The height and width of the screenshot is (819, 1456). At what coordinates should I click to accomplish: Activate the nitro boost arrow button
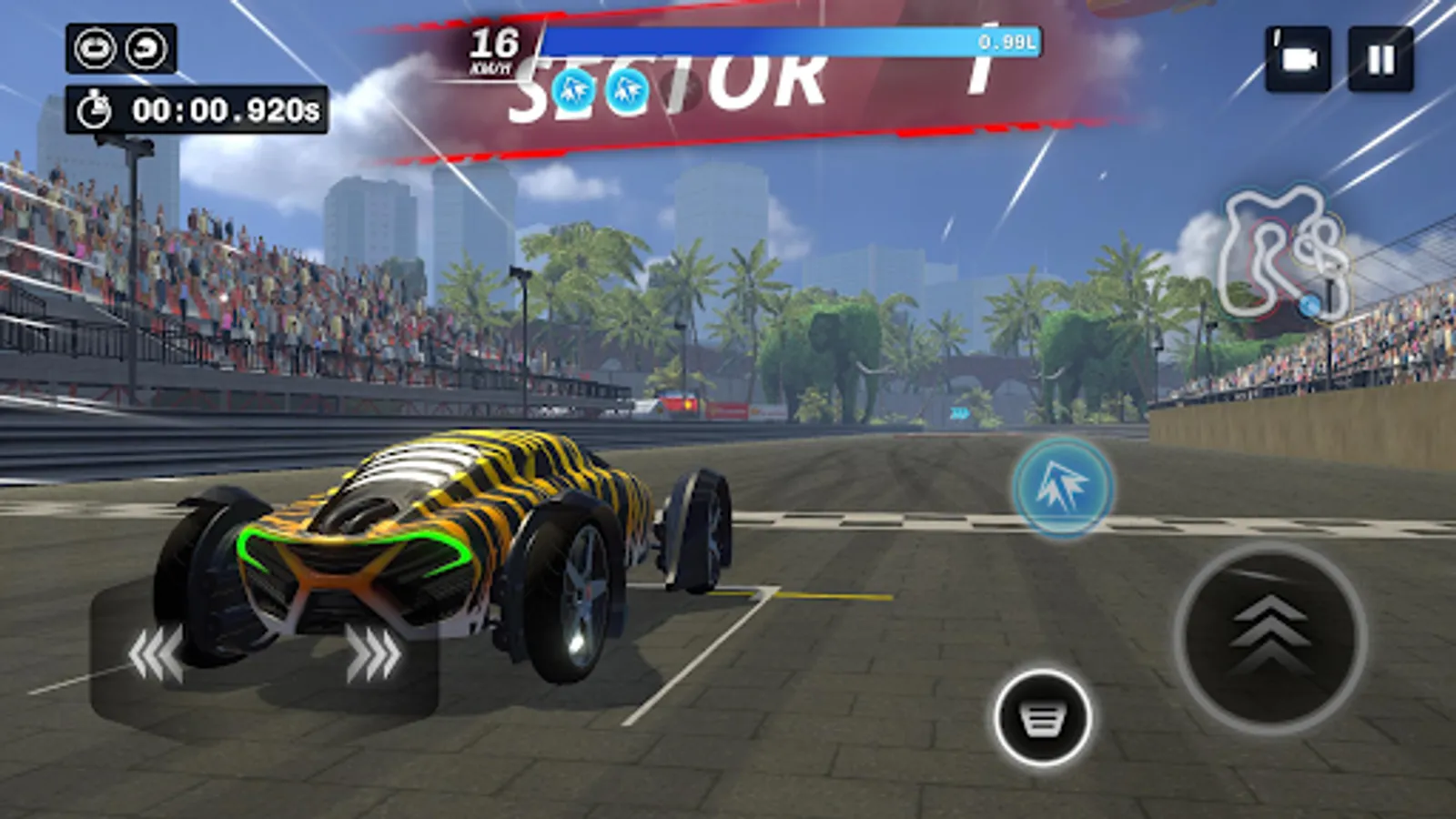coord(1062,485)
